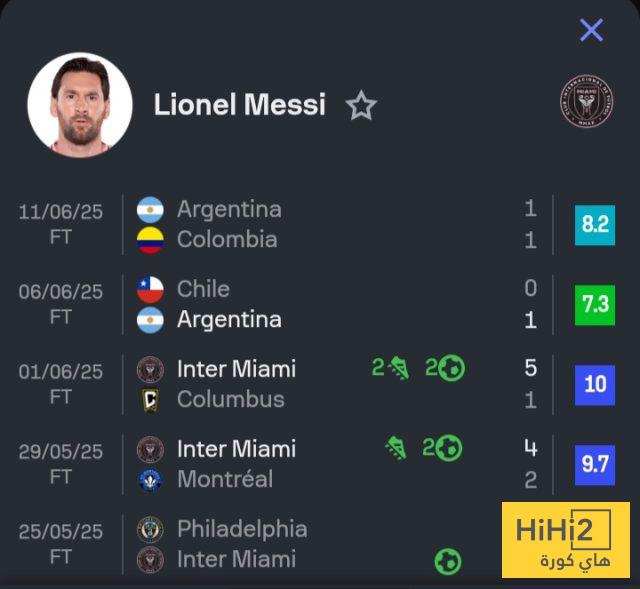Click the 8.2 rating badge

point(595,224)
